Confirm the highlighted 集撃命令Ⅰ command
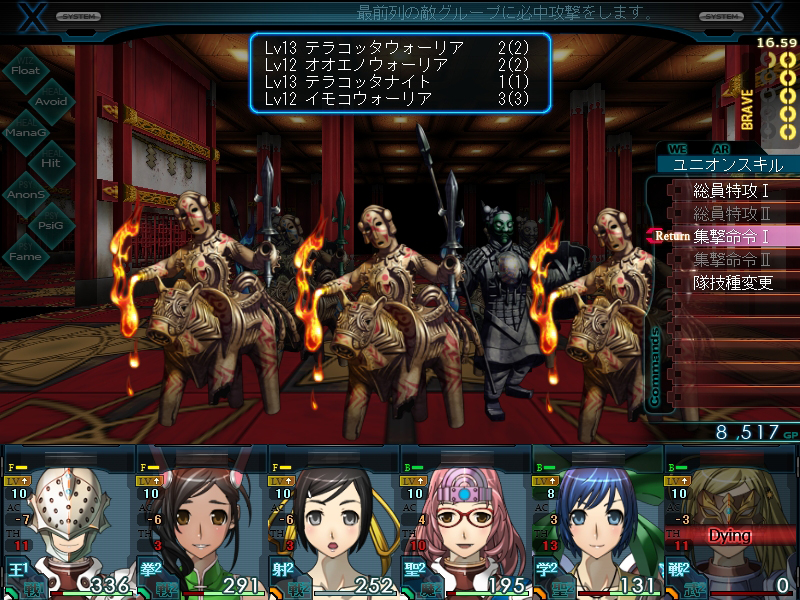The width and height of the screenshot is (800, 600). click(x=730, y=236)
